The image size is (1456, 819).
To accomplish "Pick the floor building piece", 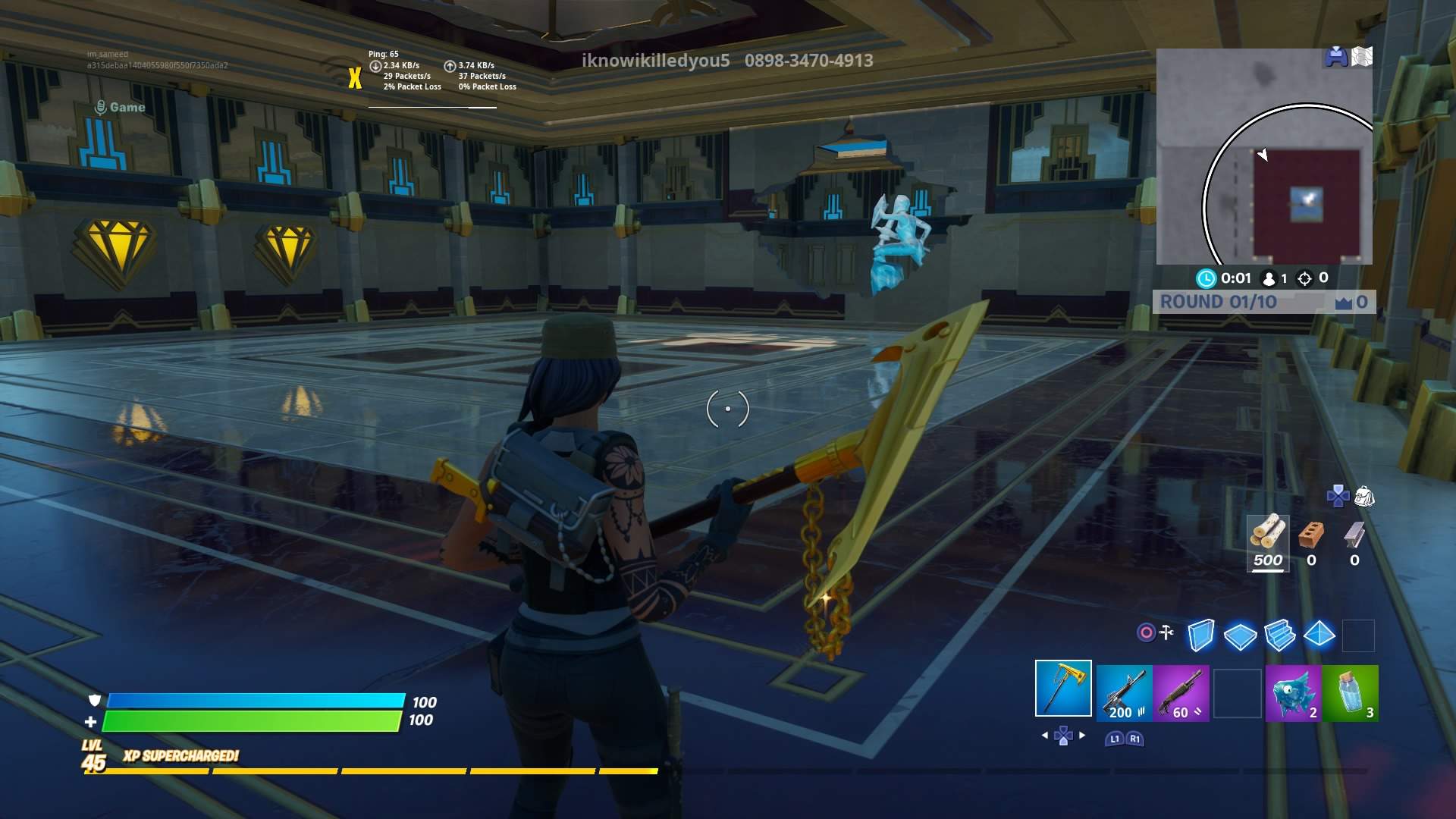I will tap(1240, 635).
